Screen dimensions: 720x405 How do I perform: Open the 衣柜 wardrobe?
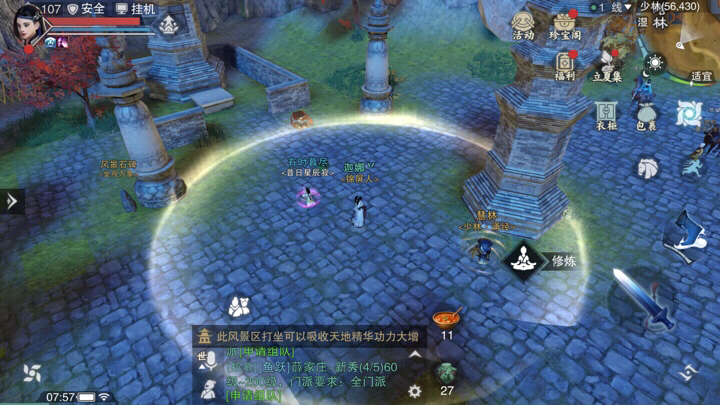pyautogui.click(x=606, y=115)
